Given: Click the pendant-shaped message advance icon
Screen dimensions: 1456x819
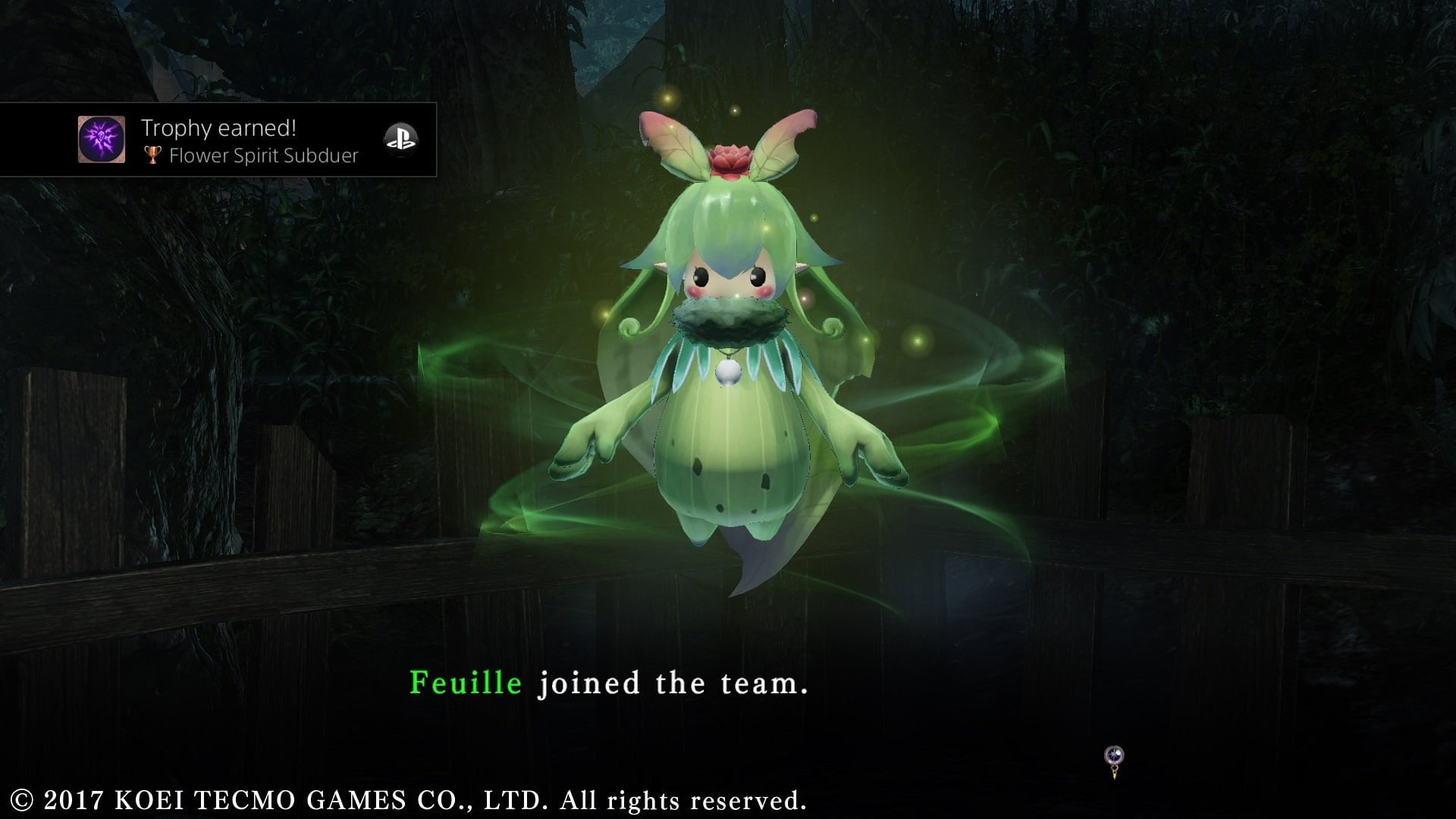Looking at the screenshot, I should 1114,761.
